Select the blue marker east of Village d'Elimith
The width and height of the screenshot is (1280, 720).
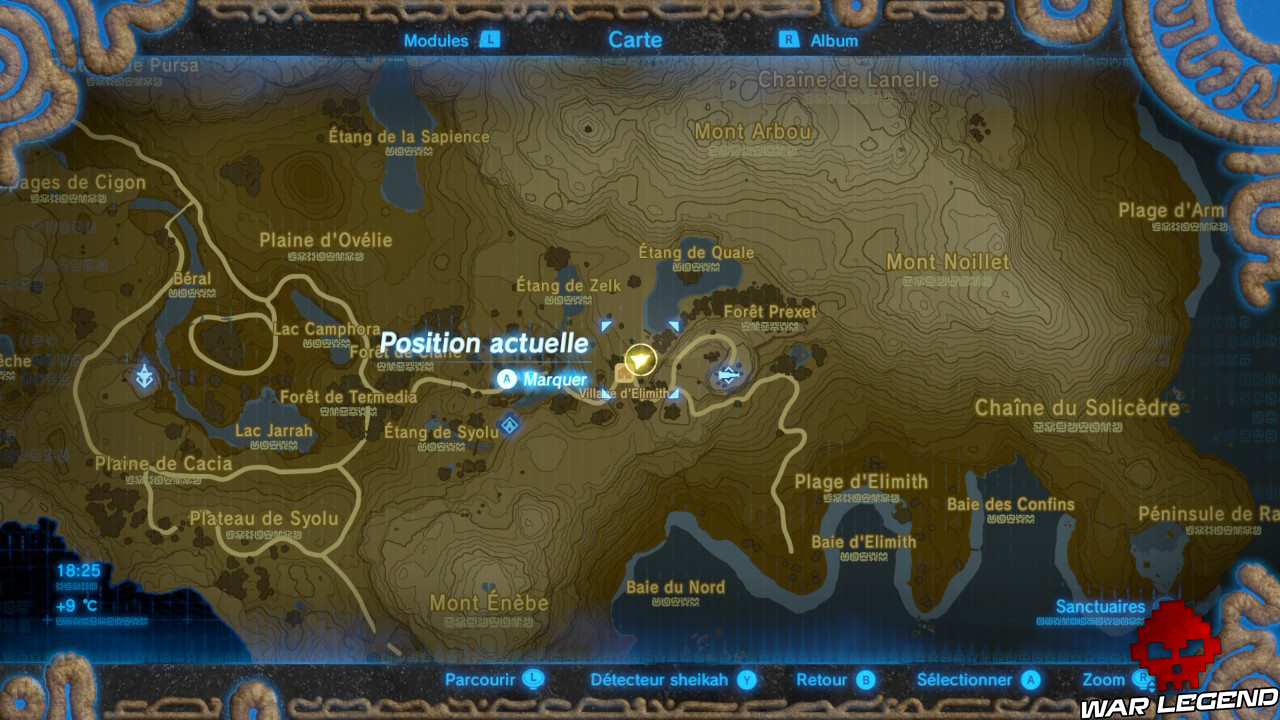click(x=676, y=395)
